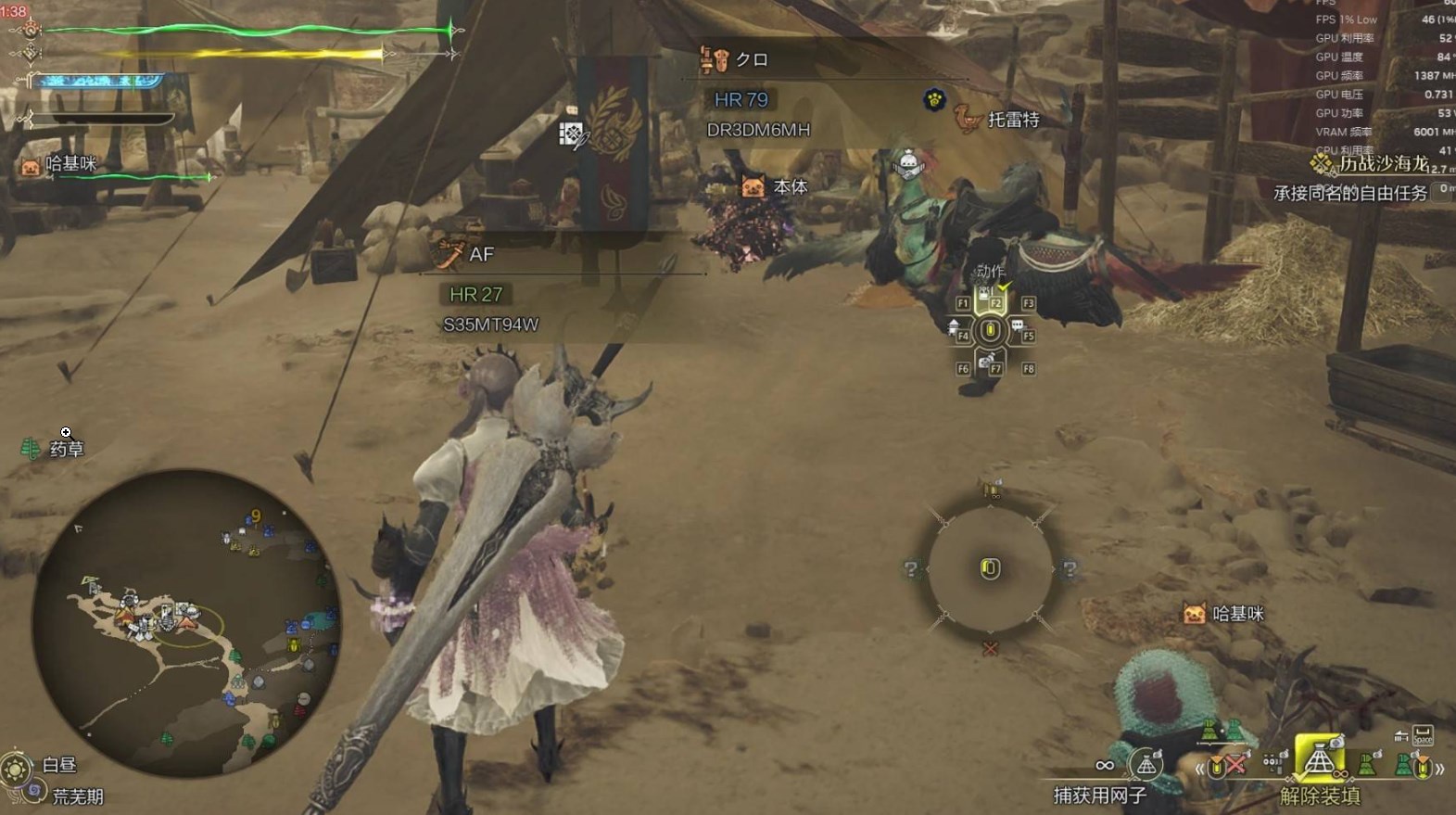
Task: Select player クロ's HR 79 nameplate
Action: coord(741,99)
